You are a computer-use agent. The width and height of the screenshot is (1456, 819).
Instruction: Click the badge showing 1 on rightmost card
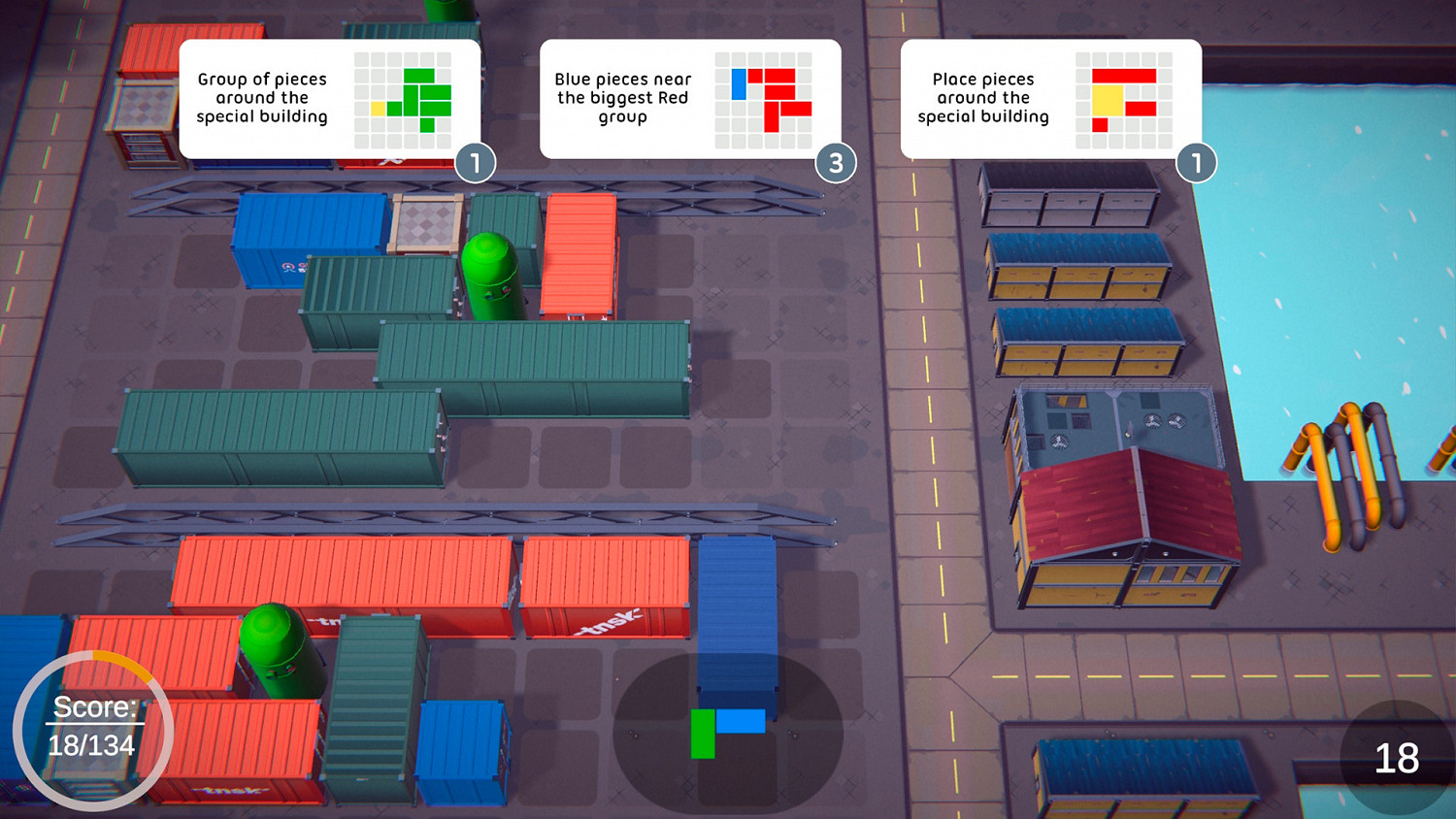[x=1197, y=164]
